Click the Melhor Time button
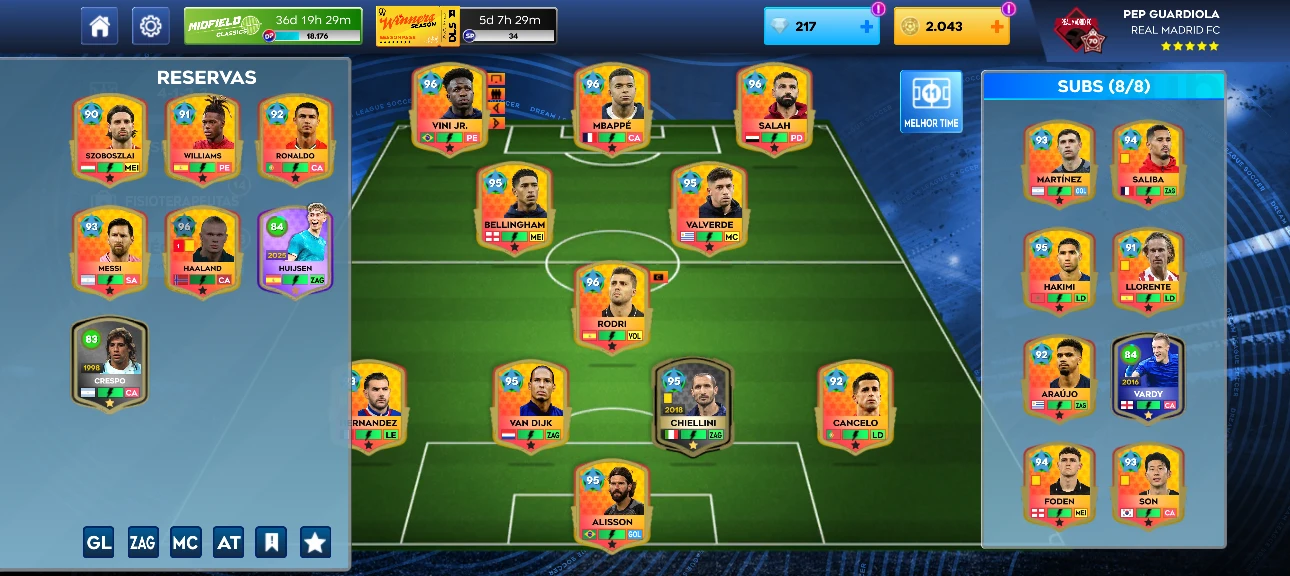1290x576 pixels. [931, 102]
